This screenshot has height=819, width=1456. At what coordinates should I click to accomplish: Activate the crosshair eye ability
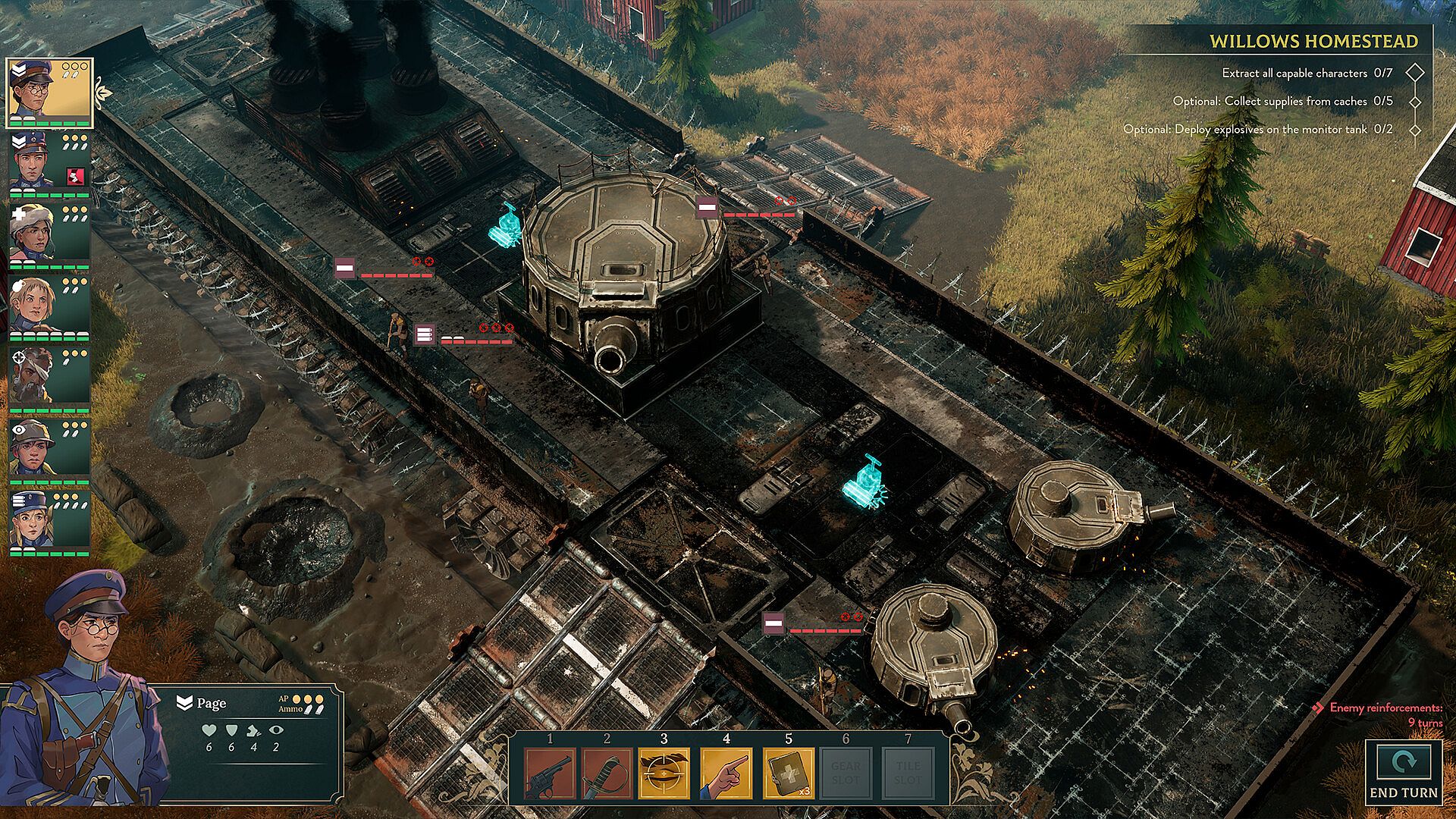tap(664, 773)
